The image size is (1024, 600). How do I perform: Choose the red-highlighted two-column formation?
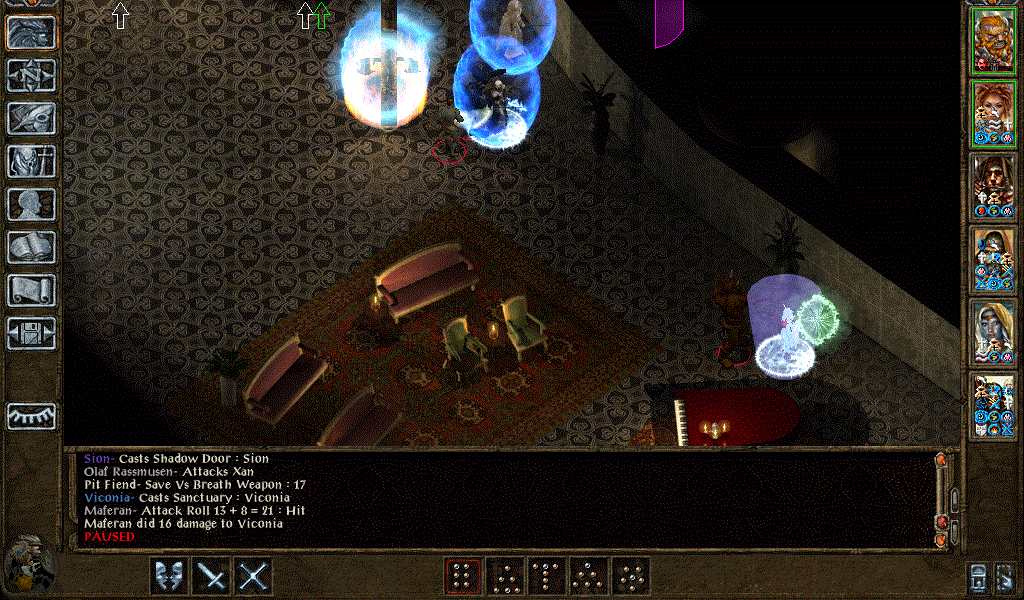(462, 576)
